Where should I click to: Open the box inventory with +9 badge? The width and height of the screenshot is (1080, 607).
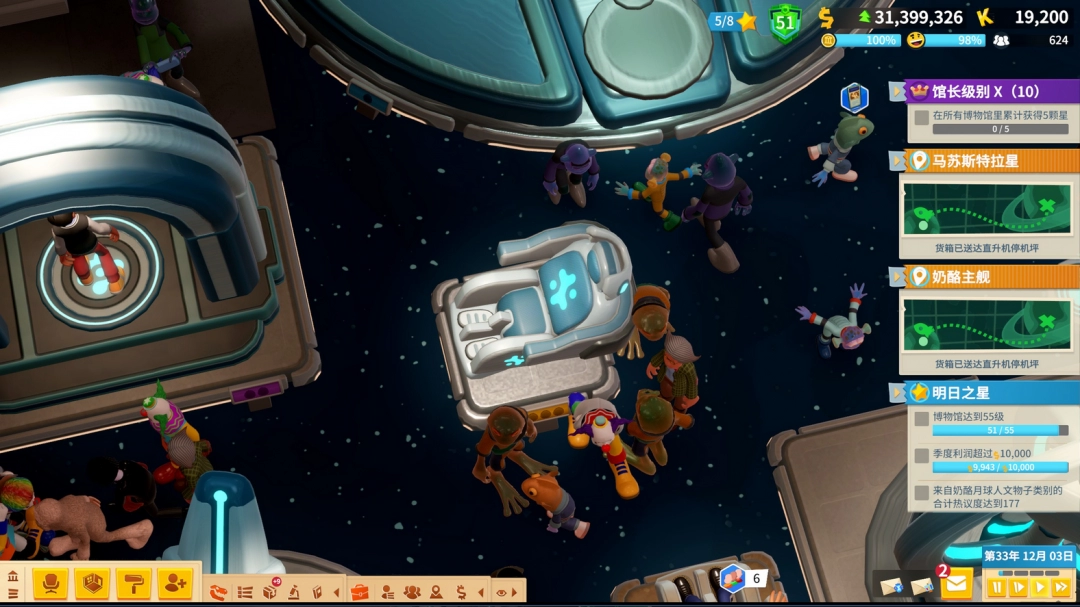[270, 591]
